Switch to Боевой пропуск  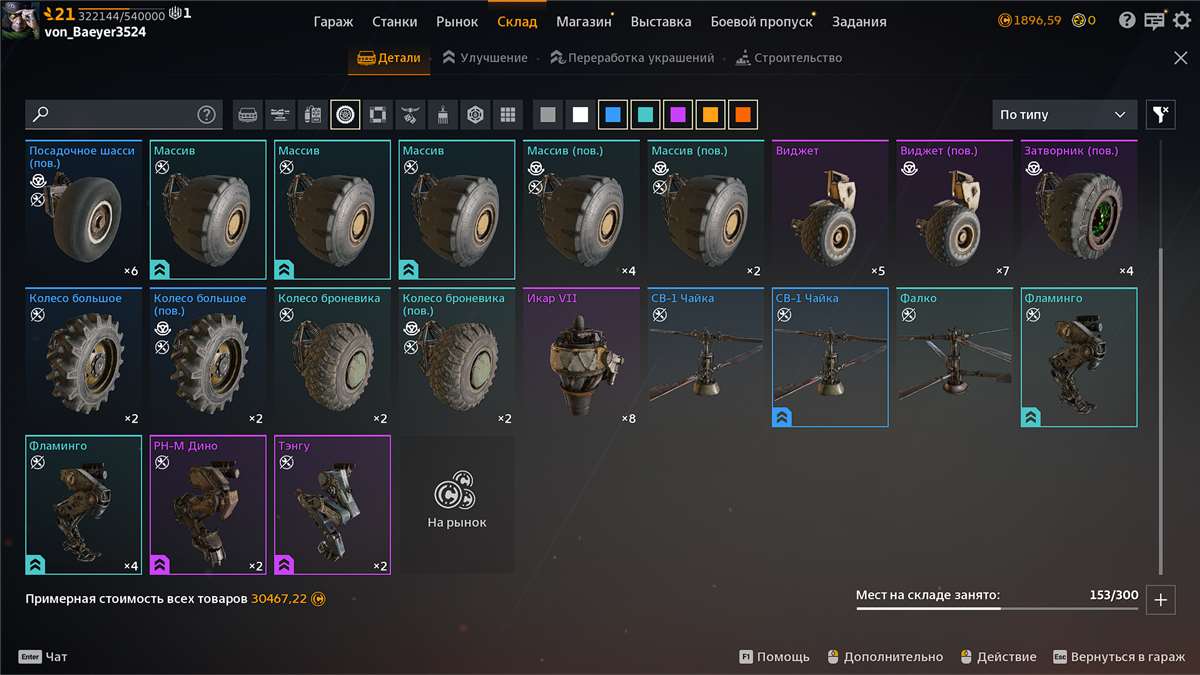click(x=761, y=21)
